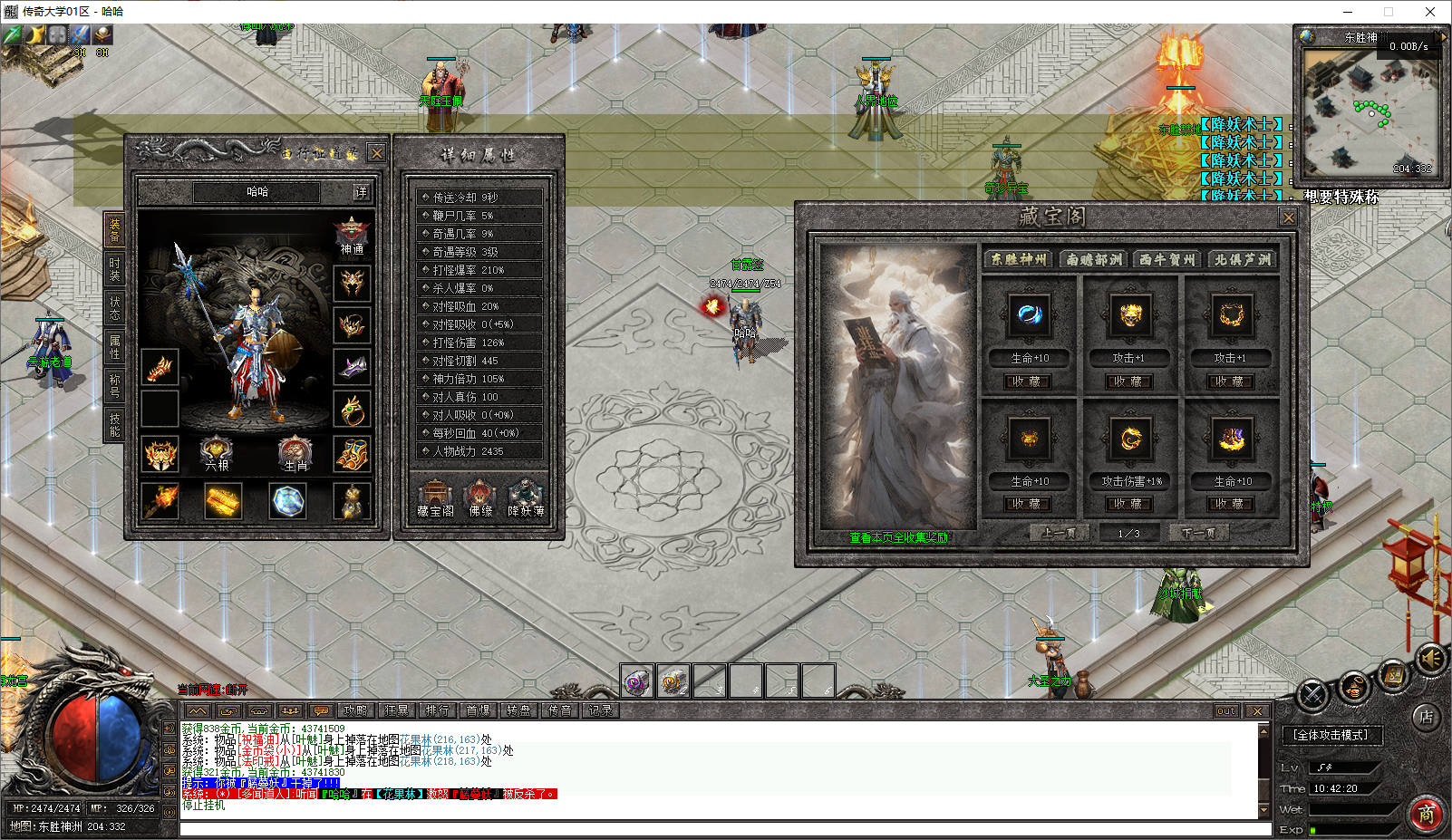The image size is (1452, 840).
Task: Open the 佛缘 feature icon
Action: (x=479, y=498)
